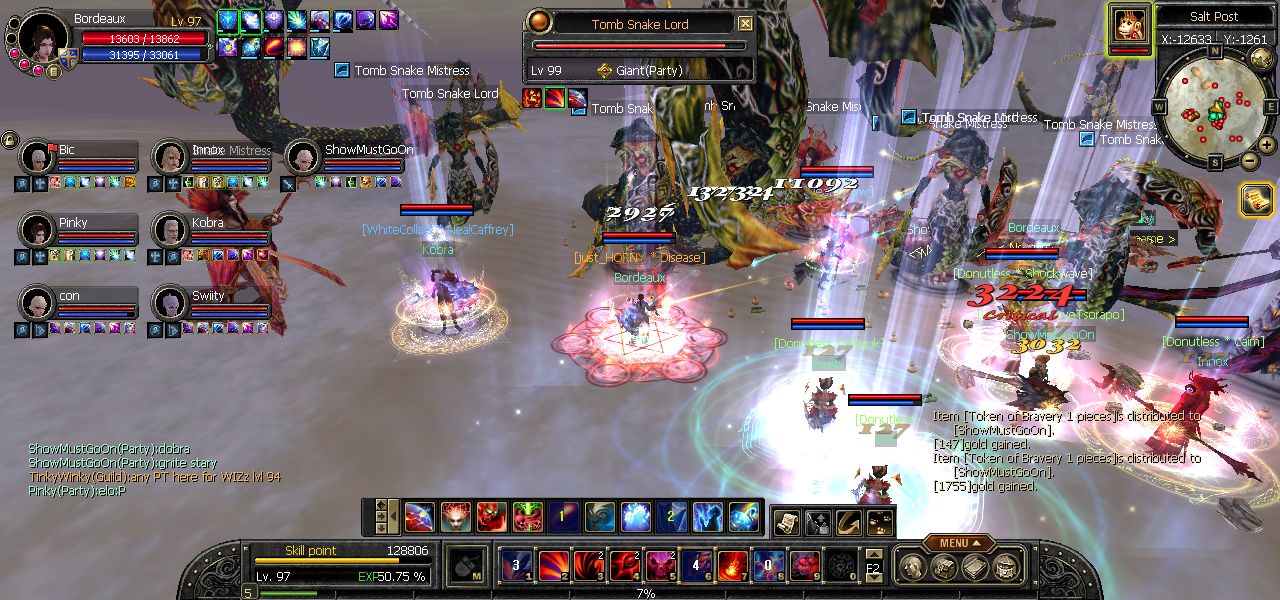Close the Tomb Snake Lord target window
This screenshot has height=600, width=1280.
click(745, 24)
